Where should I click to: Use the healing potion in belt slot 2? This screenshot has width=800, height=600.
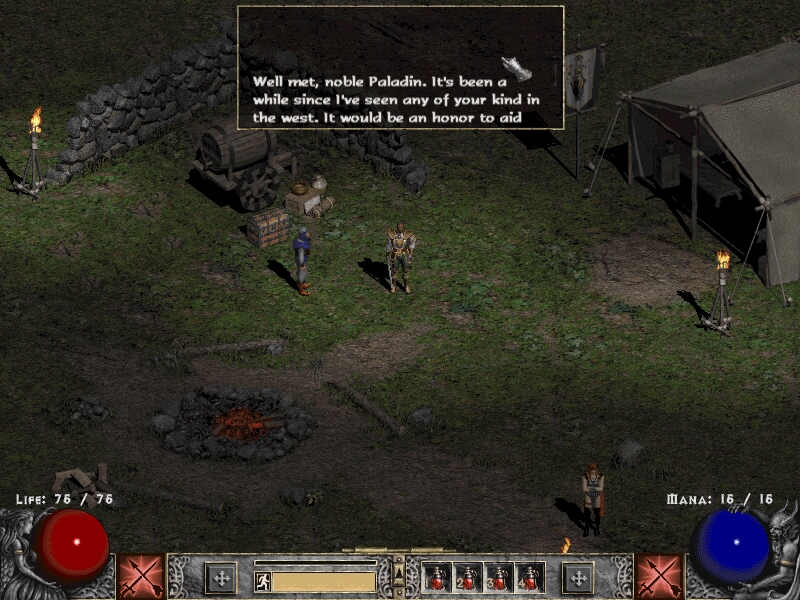468,578
